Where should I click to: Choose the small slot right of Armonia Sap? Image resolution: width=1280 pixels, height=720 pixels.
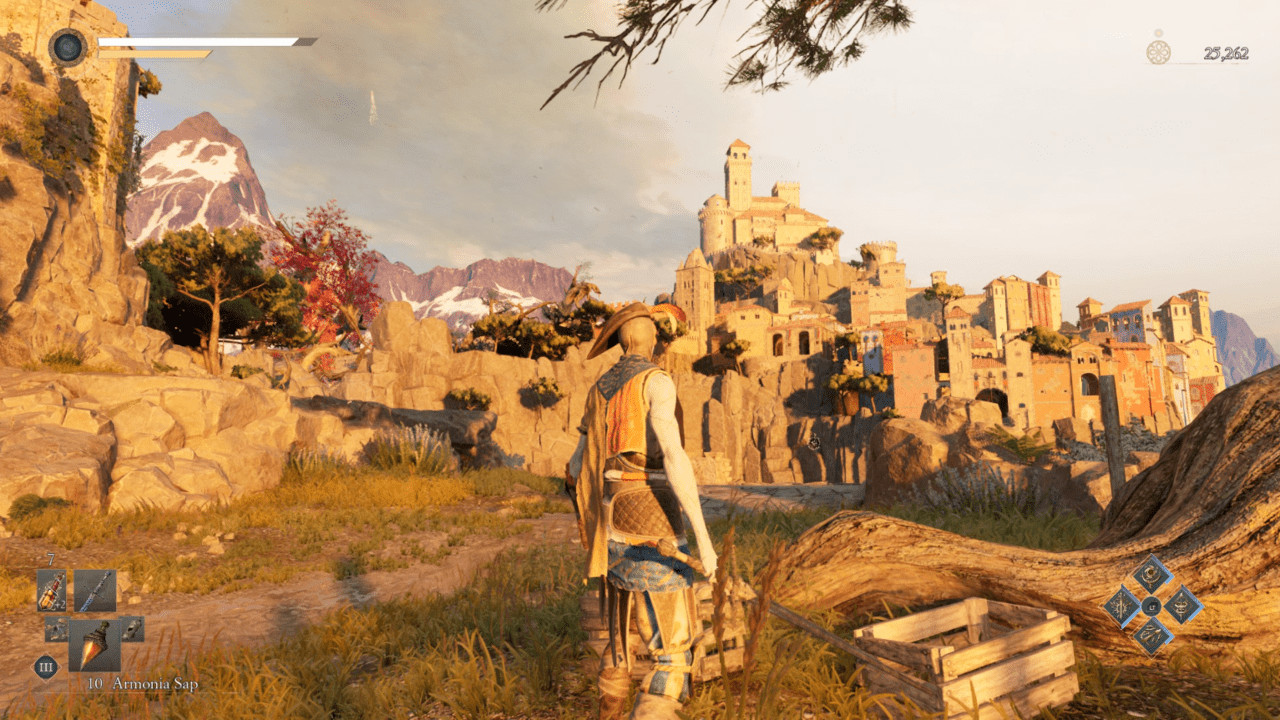(132, 629)
